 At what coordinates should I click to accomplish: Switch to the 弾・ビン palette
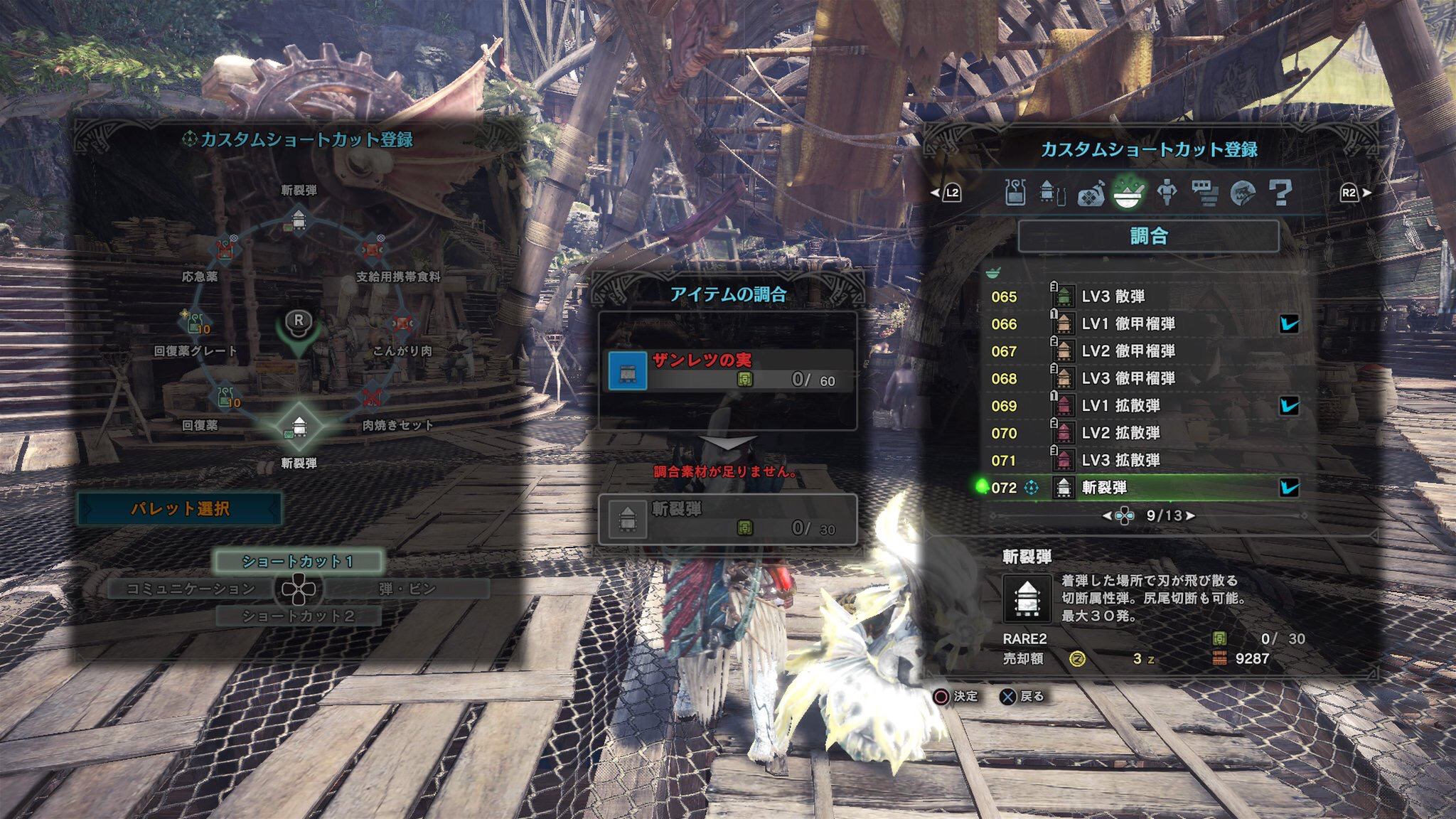coord(407,589)
